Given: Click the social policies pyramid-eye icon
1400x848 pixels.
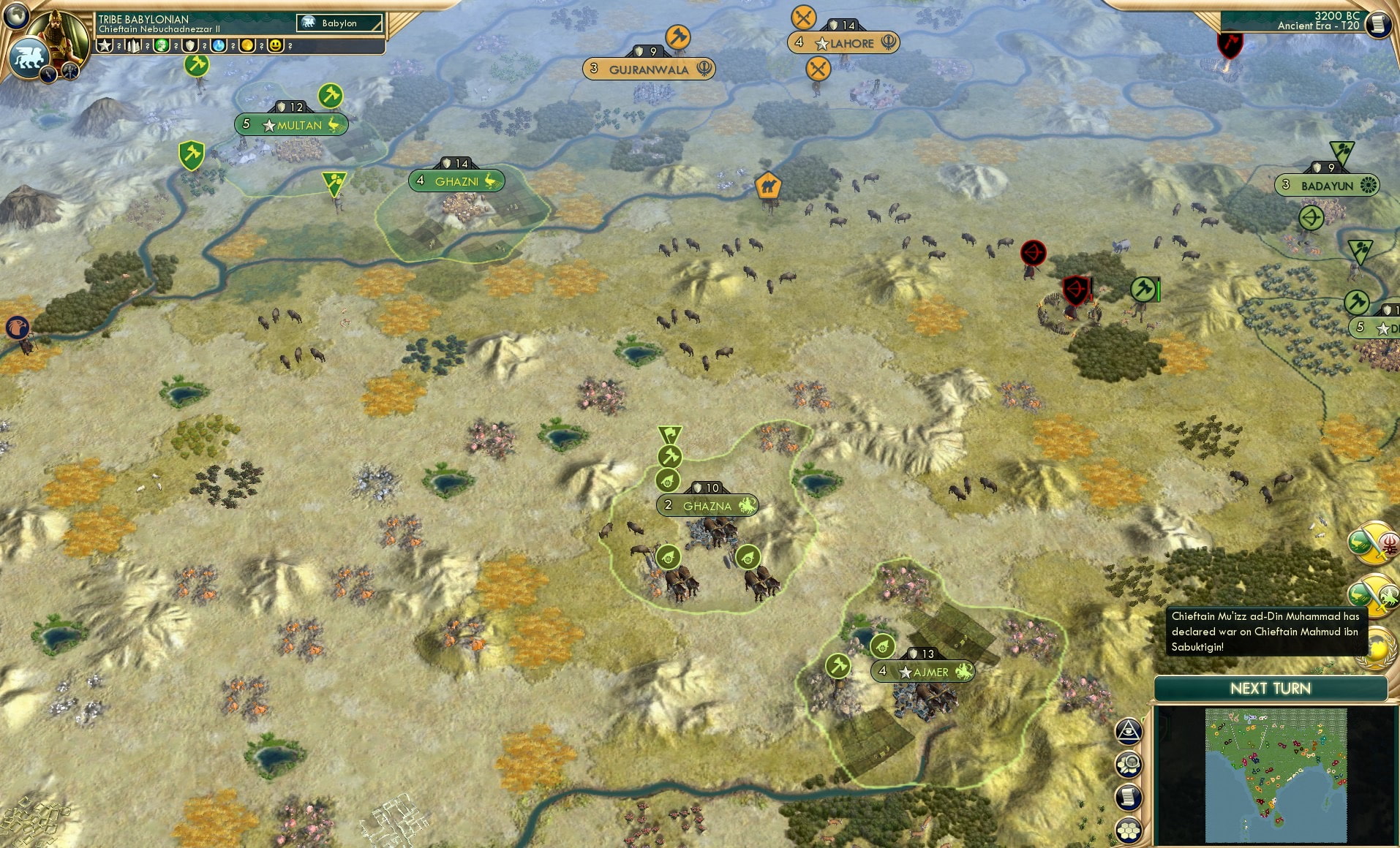Looking at the screenshot, I should [x=1129, y=730].
